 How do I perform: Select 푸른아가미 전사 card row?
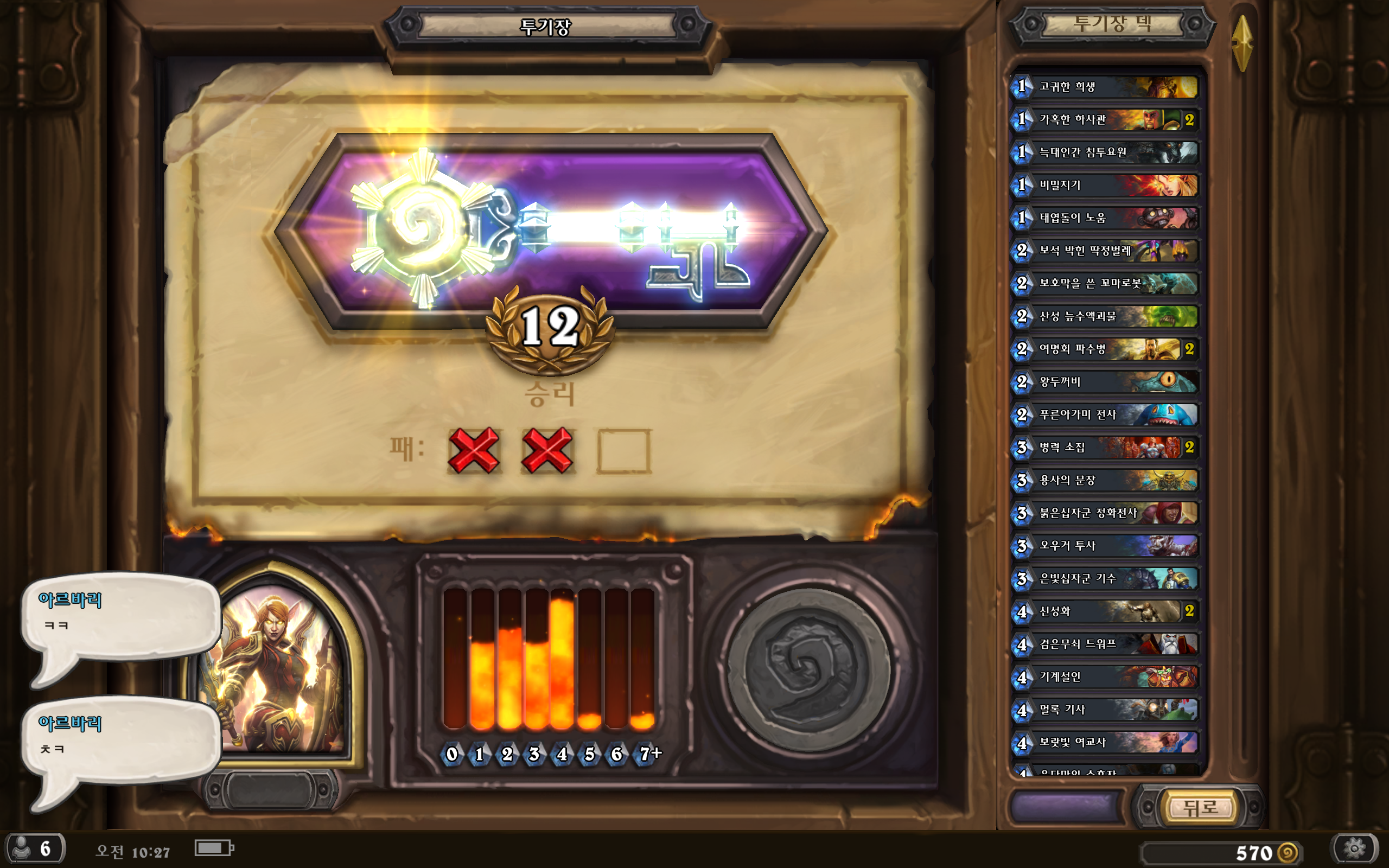(1104, 414)
